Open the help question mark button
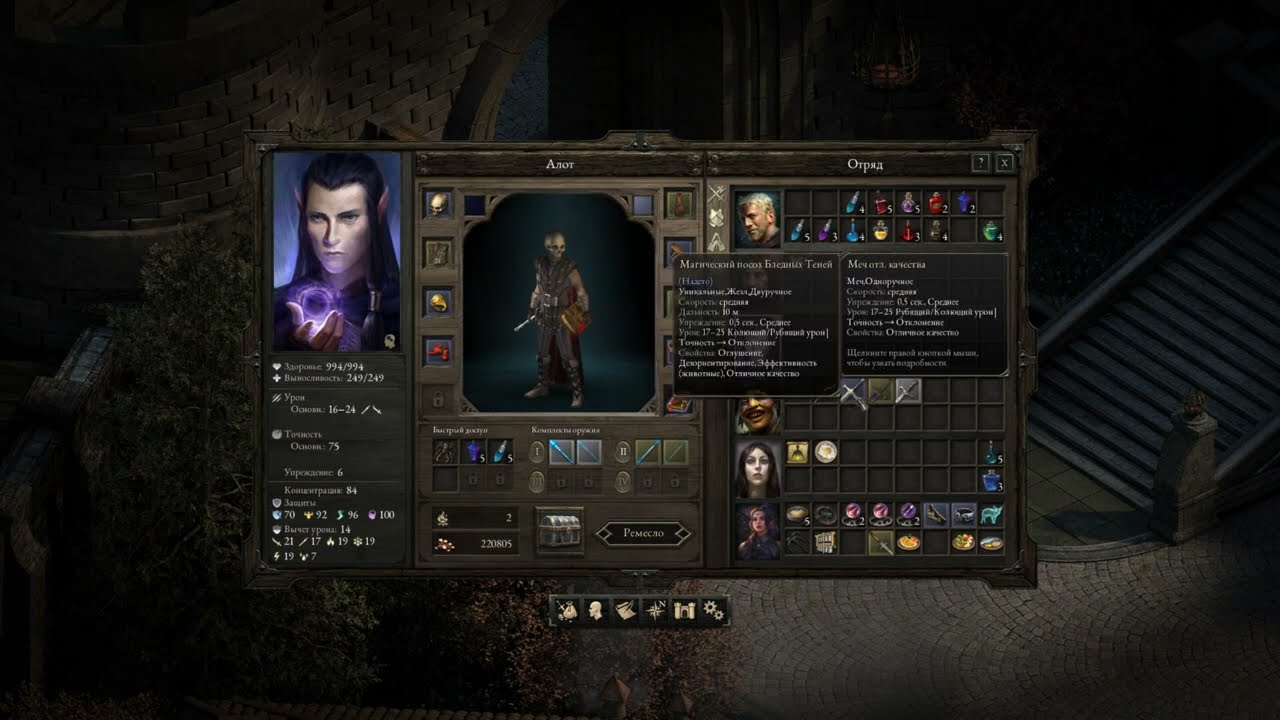The height and width of the screenshot is (720, 1280). point(981,163)
